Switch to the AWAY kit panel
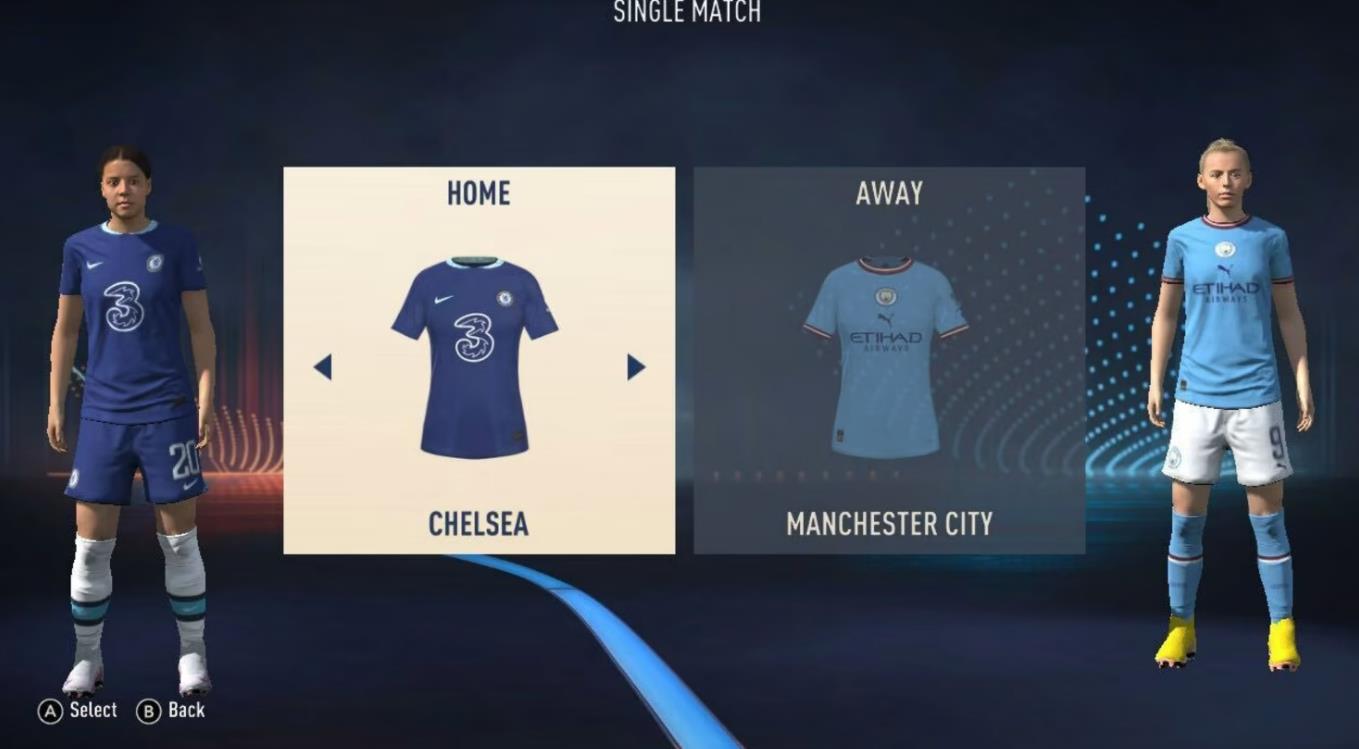 pos(888,193)
